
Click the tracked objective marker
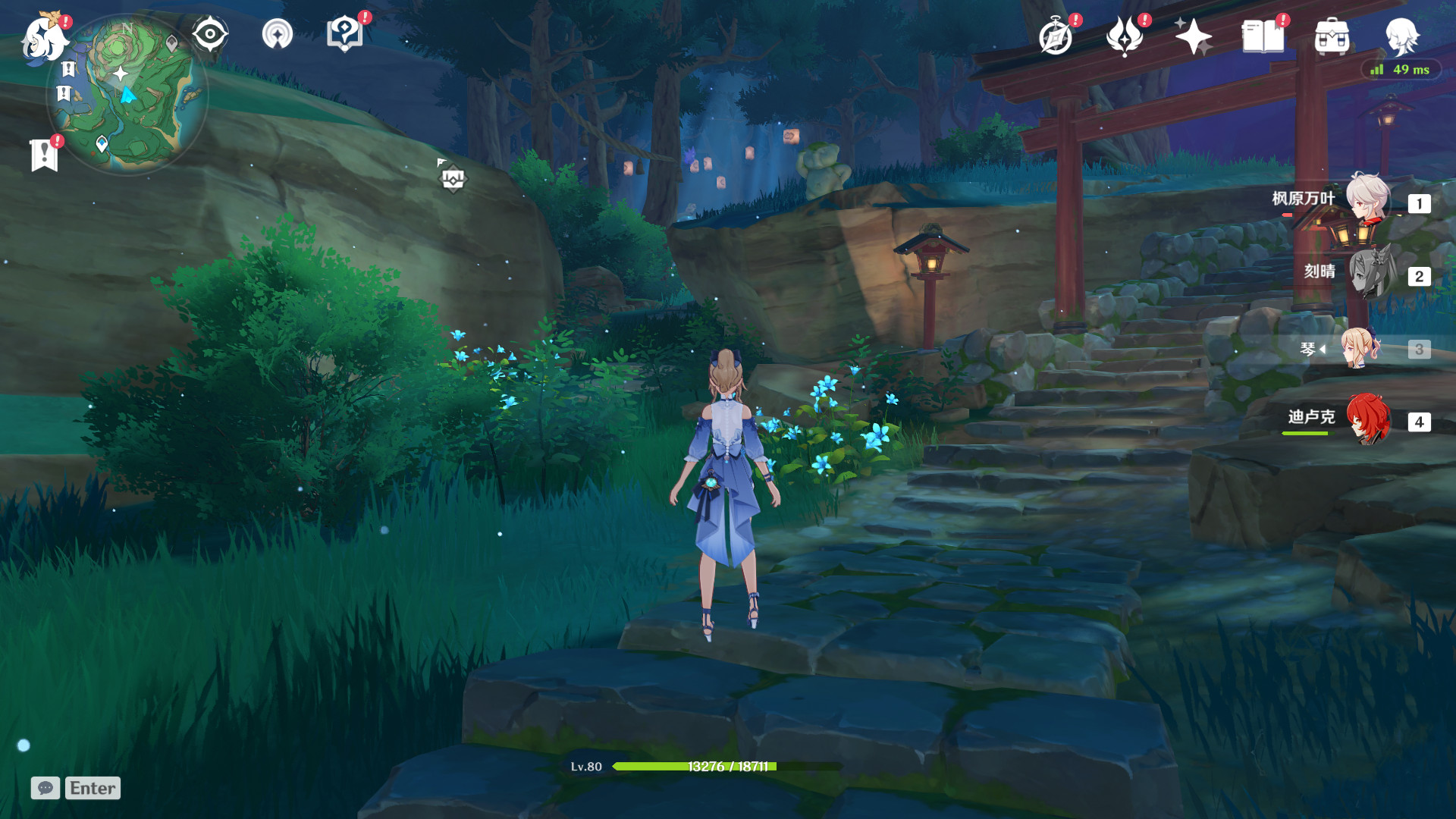[453, 179]
